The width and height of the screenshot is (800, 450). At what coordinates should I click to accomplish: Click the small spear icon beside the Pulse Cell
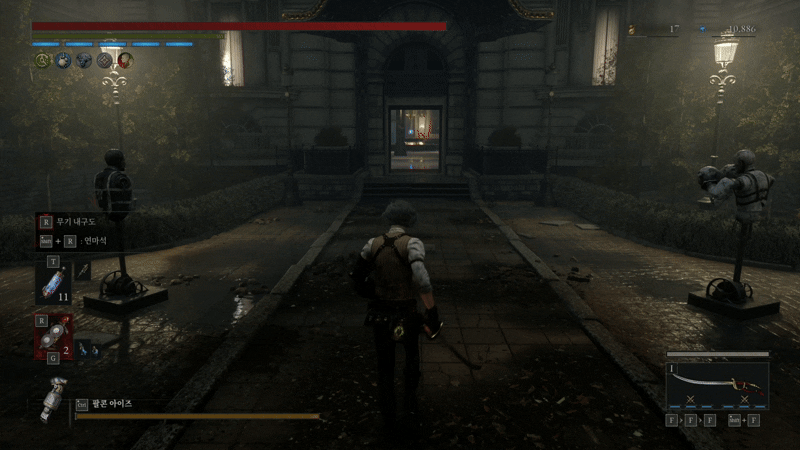[x=84, y=270]
